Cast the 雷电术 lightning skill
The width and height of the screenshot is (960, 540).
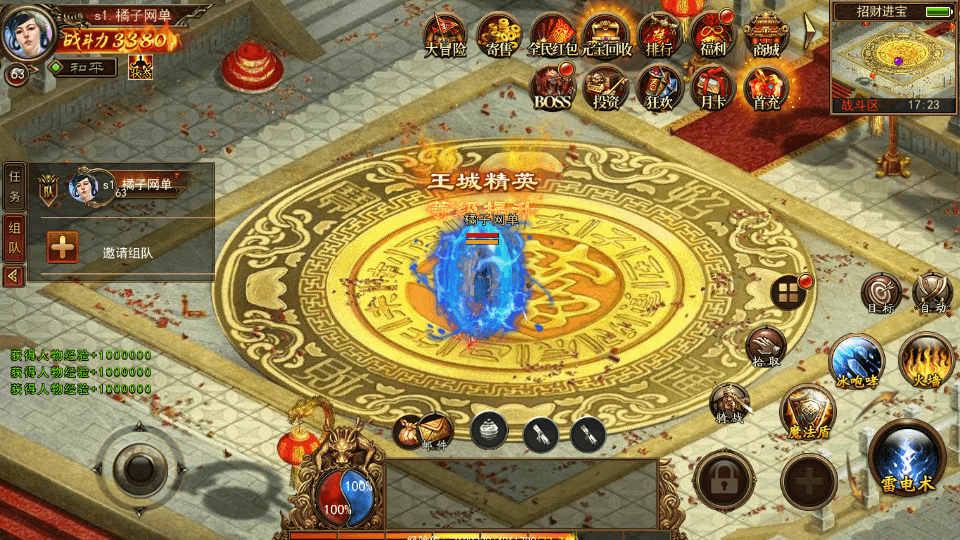click(x=907, y=459)
